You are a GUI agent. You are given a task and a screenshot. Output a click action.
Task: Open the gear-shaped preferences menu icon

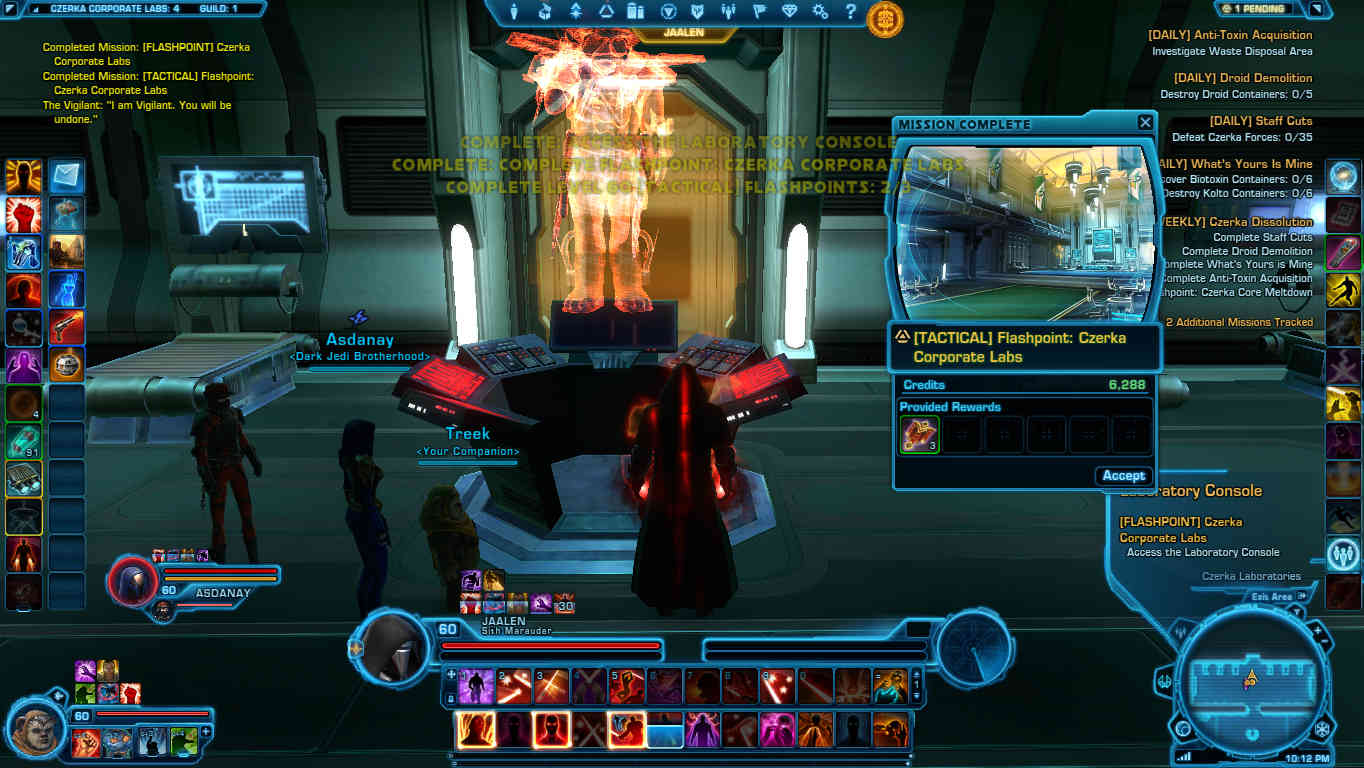(x=820, y=12)
